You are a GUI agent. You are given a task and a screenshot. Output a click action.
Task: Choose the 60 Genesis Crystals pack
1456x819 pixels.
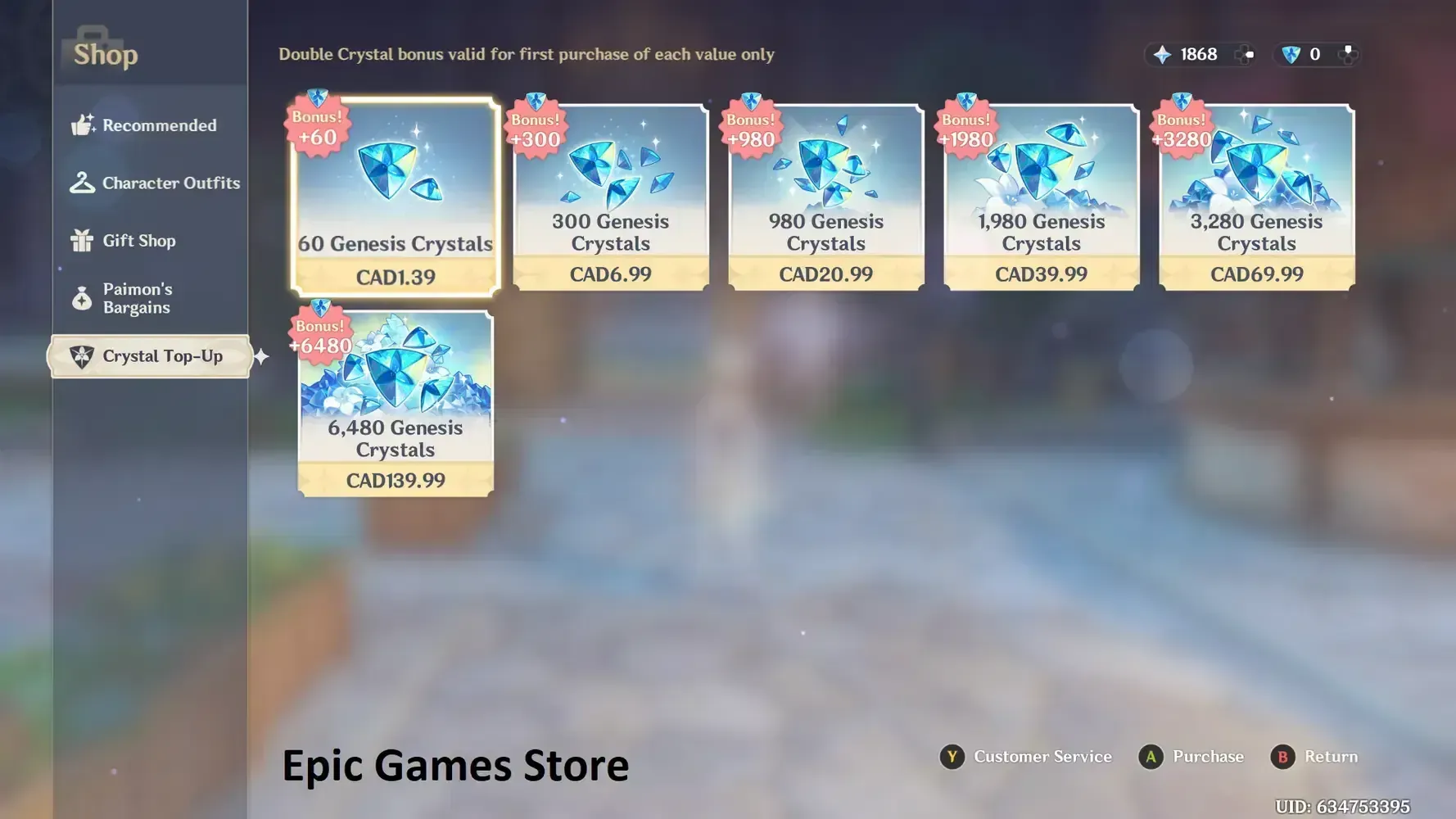click(396, 197)
